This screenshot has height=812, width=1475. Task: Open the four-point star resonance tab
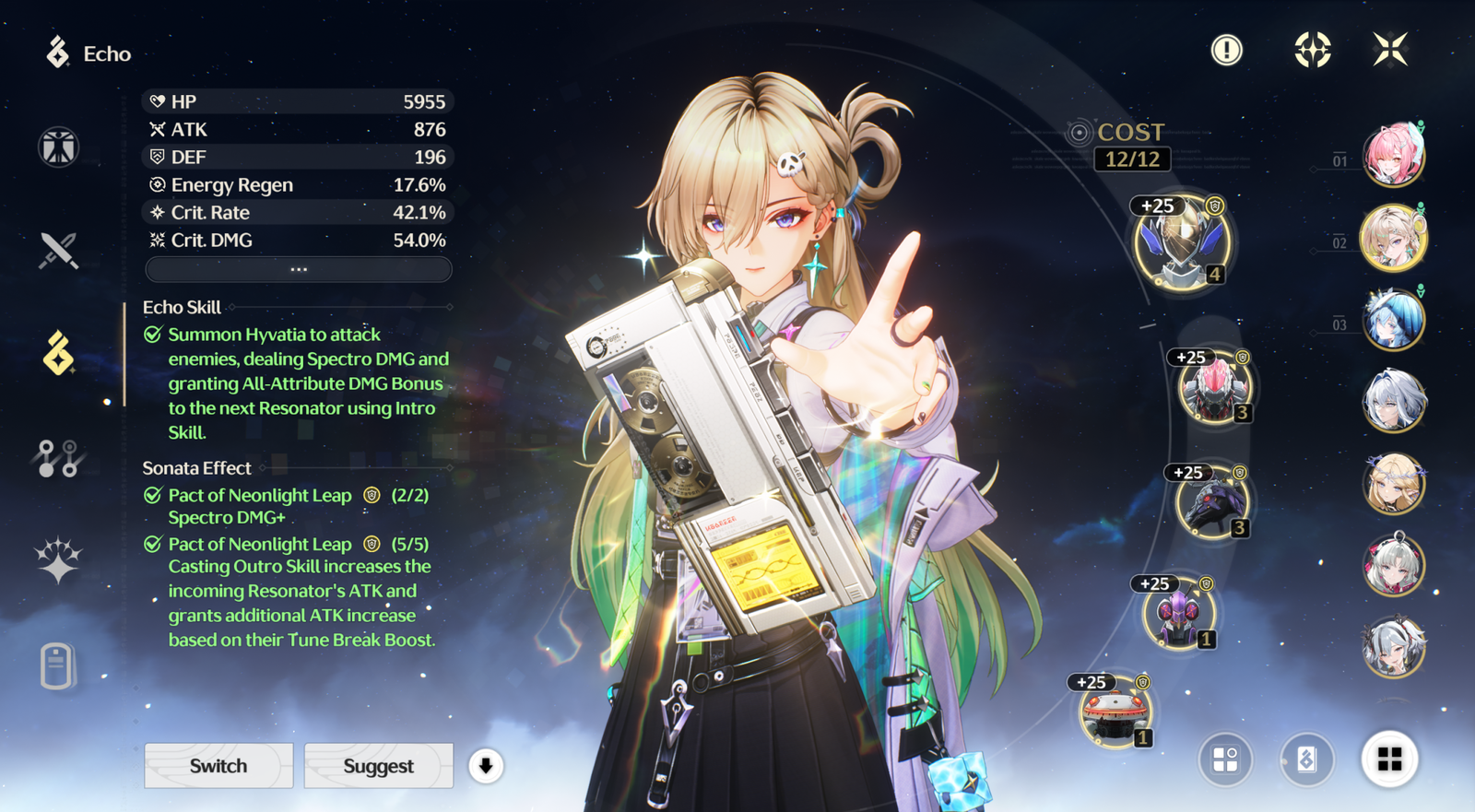58,560
